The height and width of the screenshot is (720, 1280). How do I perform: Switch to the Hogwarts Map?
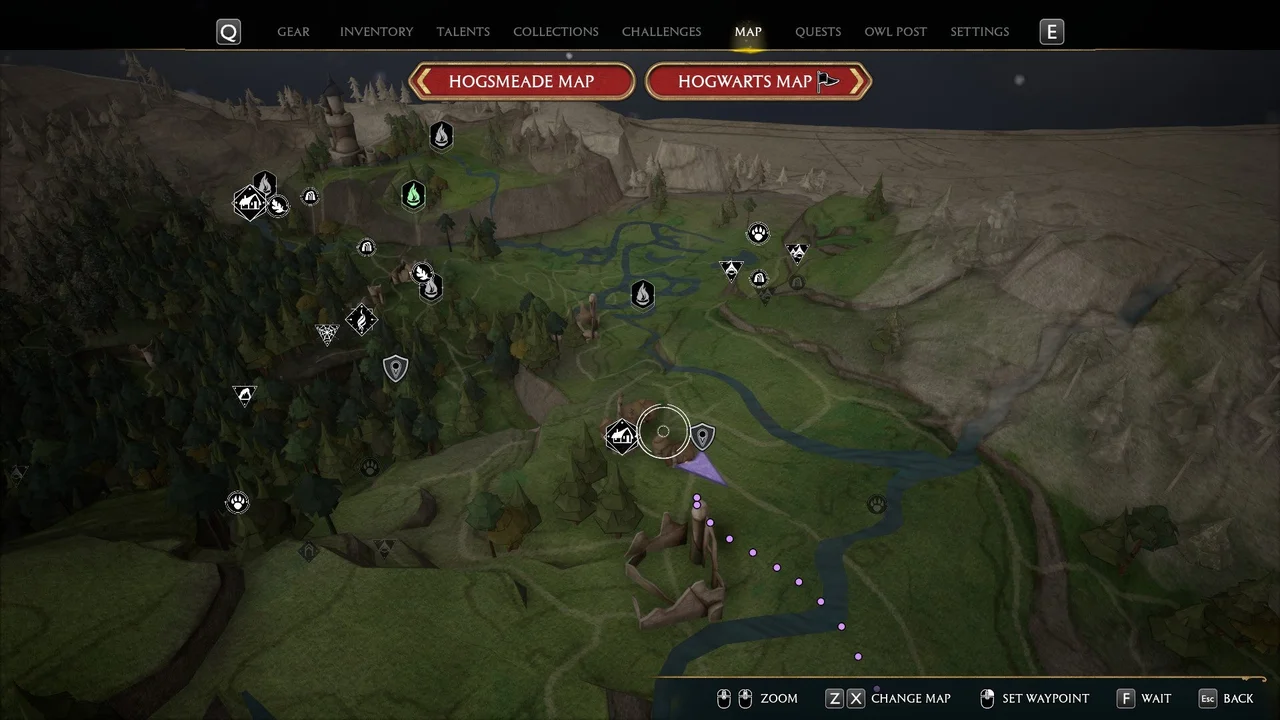[758, 81]
